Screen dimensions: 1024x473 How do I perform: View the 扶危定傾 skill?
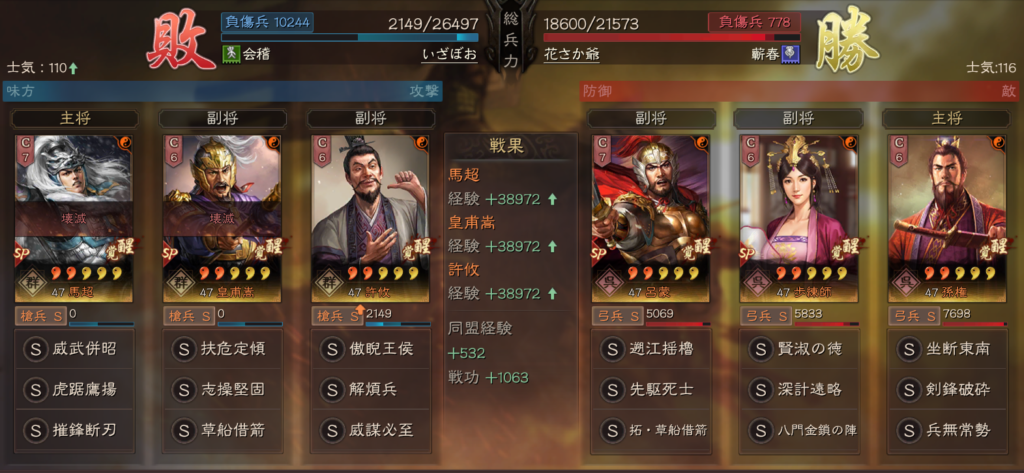[x=223, y=350]
